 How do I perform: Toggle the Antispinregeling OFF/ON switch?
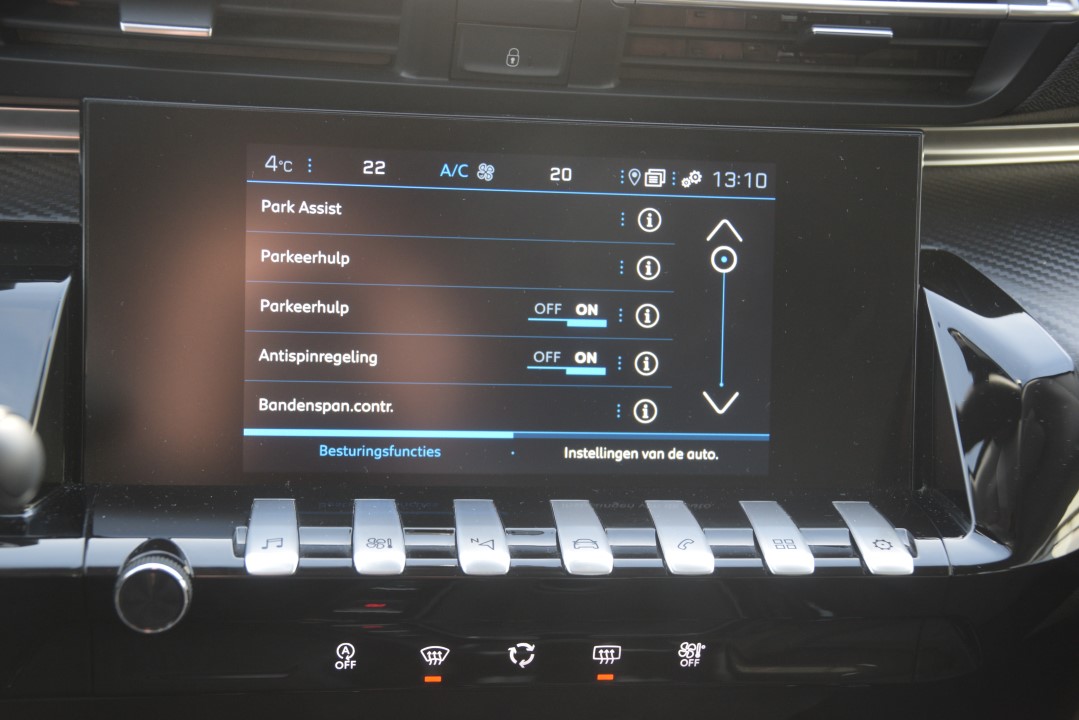[566, 361]
